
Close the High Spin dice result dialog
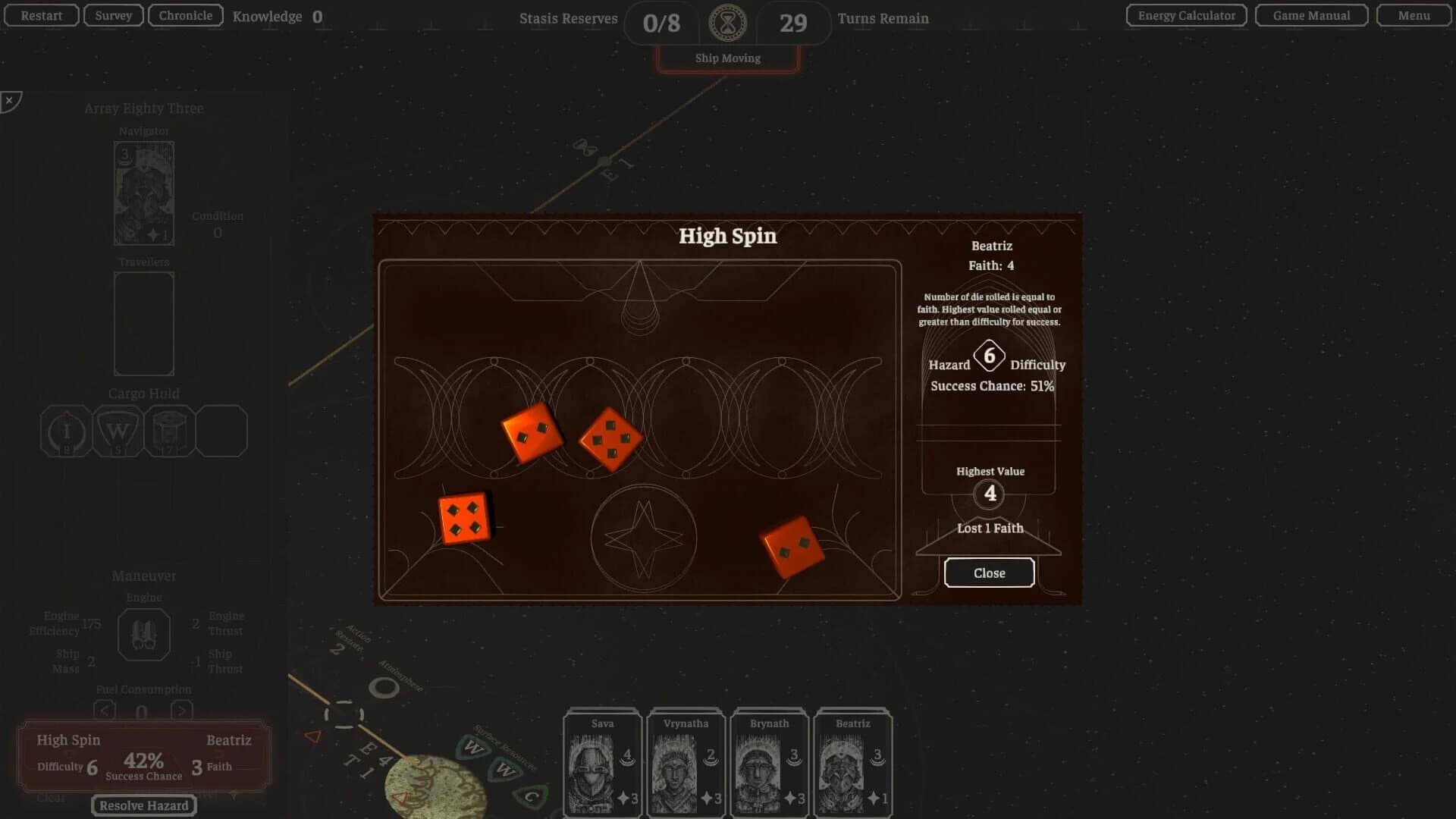(989, 573)
